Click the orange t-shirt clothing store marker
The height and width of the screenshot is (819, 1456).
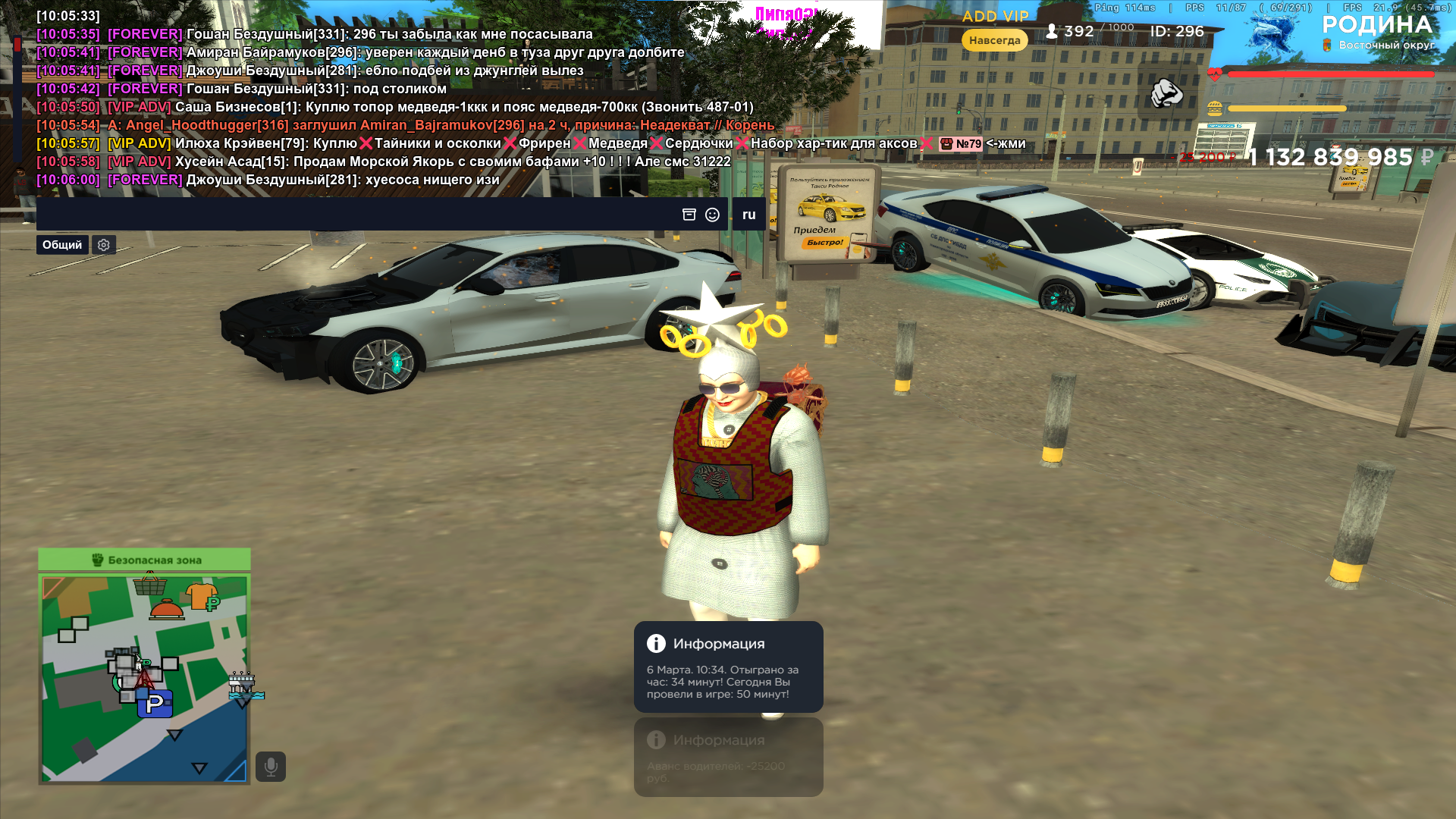(202, 596)
